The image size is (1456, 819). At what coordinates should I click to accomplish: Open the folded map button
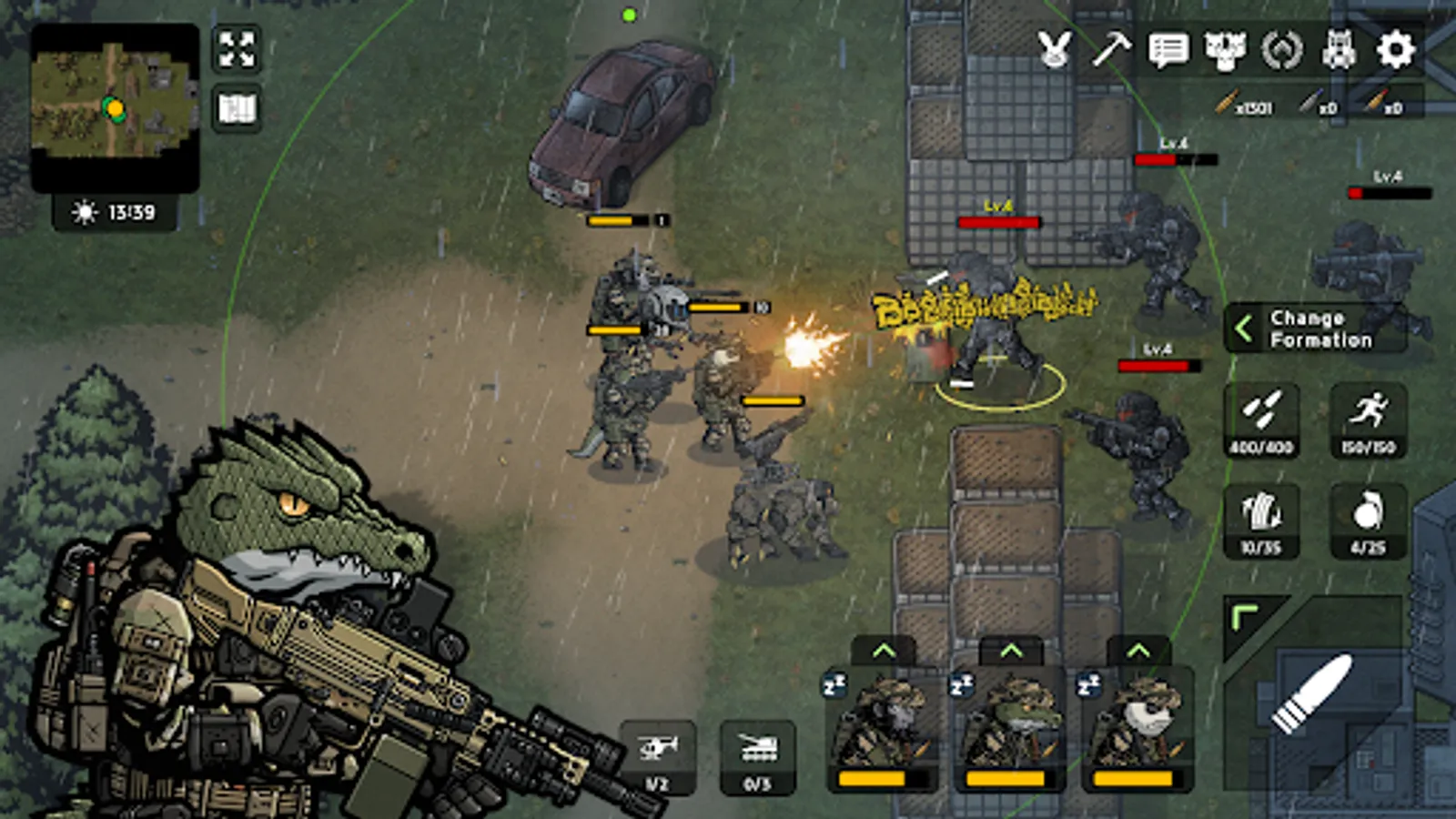[x=237, y=109]
